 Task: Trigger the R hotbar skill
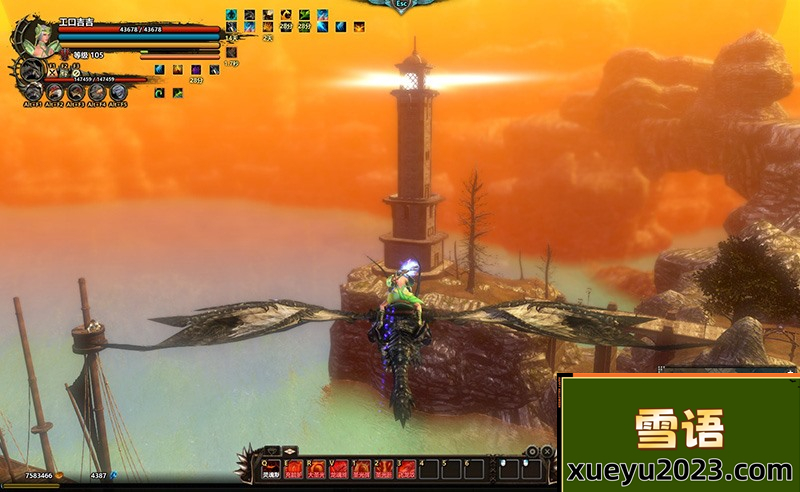coord(316,468)
